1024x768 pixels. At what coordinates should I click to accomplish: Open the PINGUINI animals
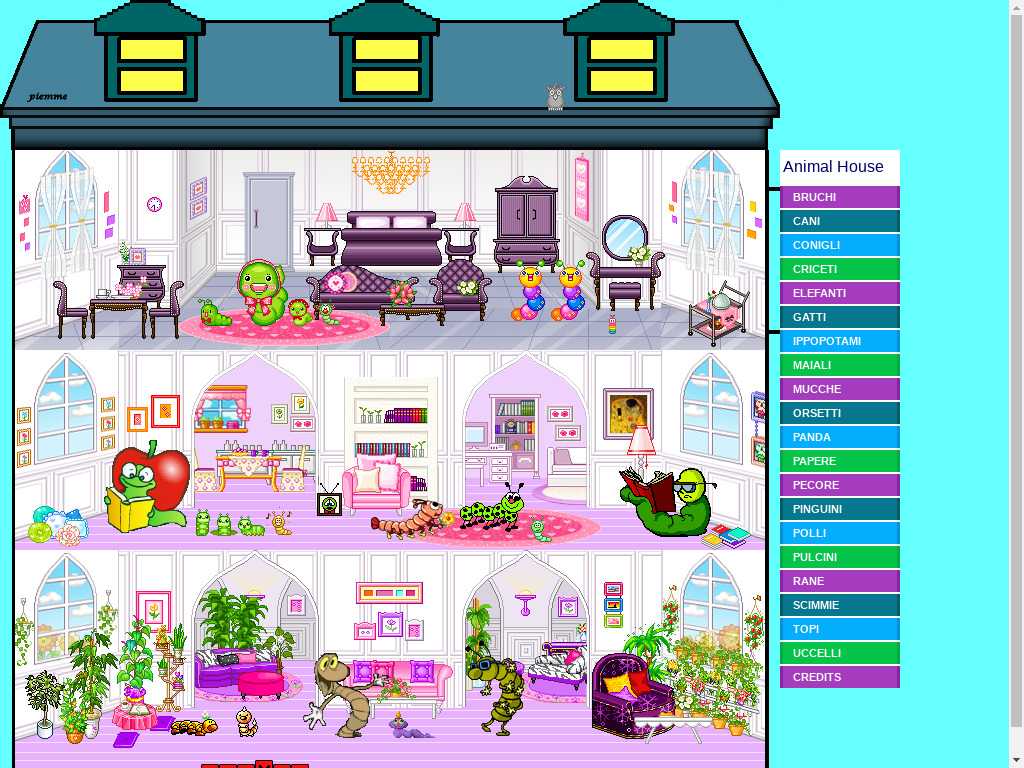pos(839,509)
